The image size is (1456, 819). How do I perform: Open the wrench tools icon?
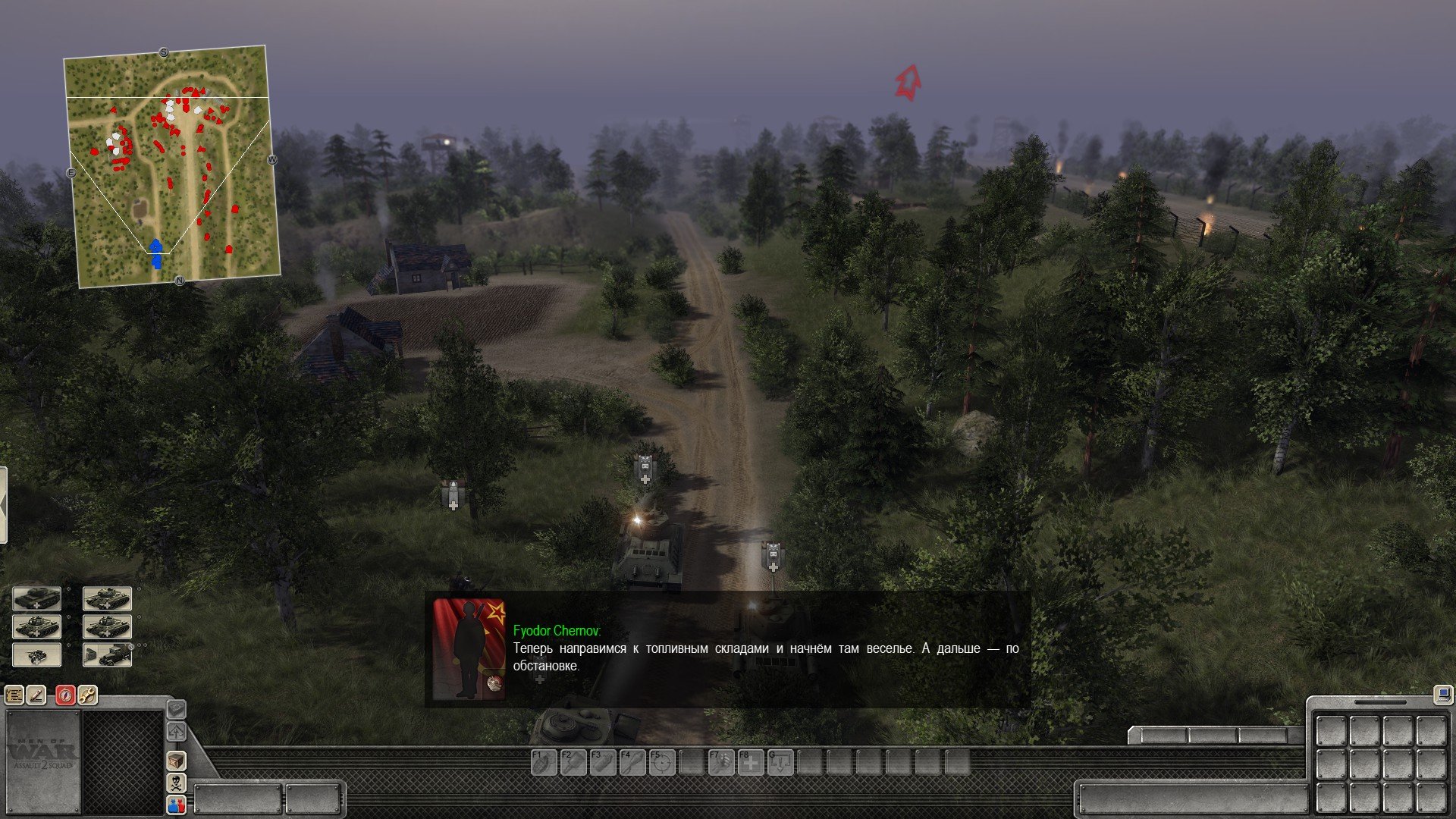87,695
